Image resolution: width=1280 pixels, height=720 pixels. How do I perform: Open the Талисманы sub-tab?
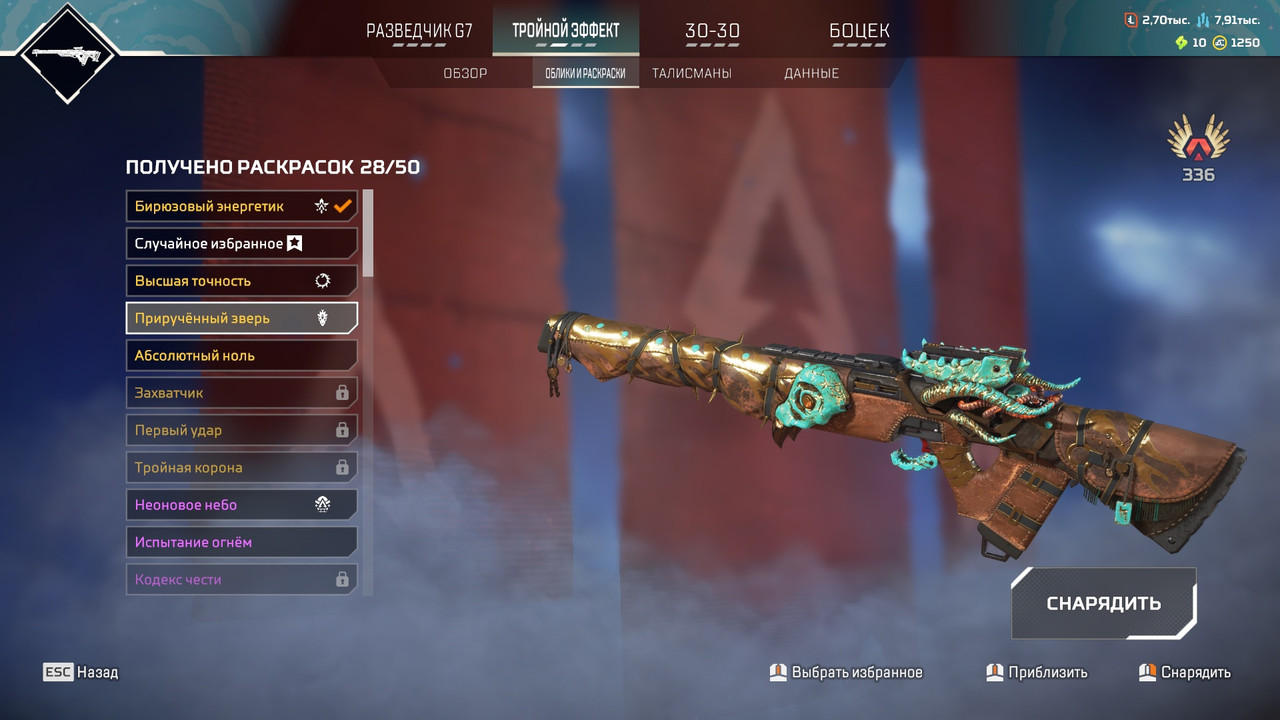691,73
